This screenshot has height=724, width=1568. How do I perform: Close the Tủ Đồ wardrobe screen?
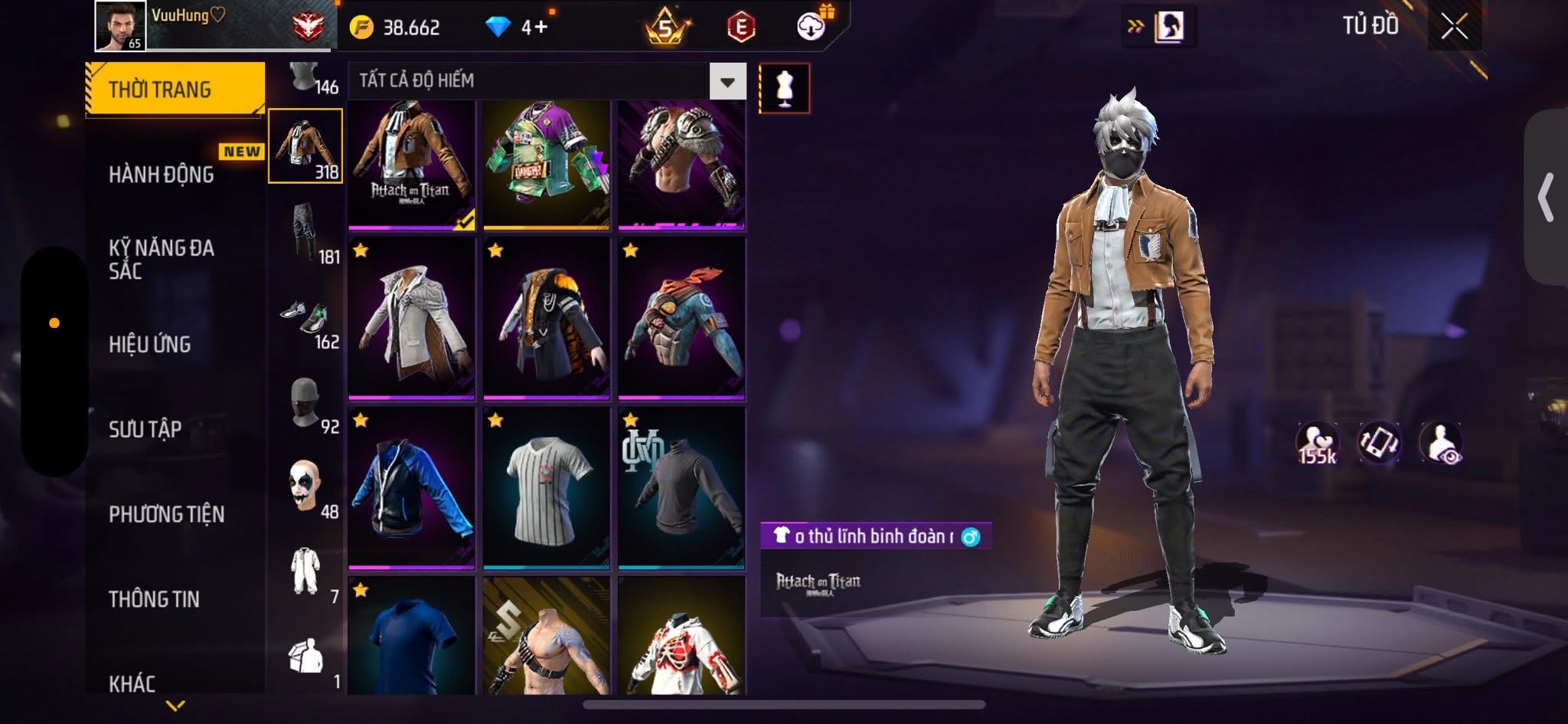tap(1453, 27)
